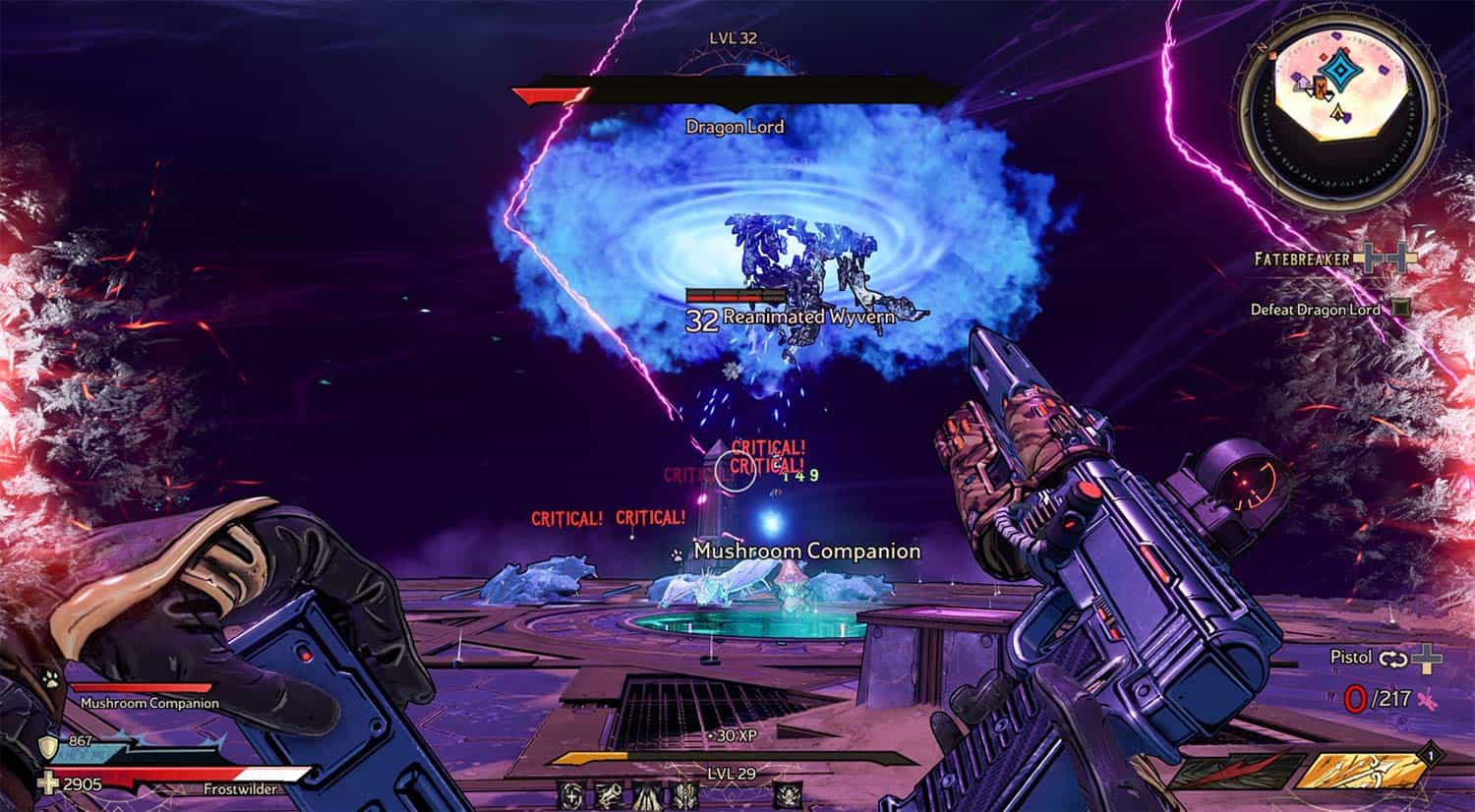Screen dimensions: 1475x812
Task: Select the red slash spell icon
Action: 1233,772
